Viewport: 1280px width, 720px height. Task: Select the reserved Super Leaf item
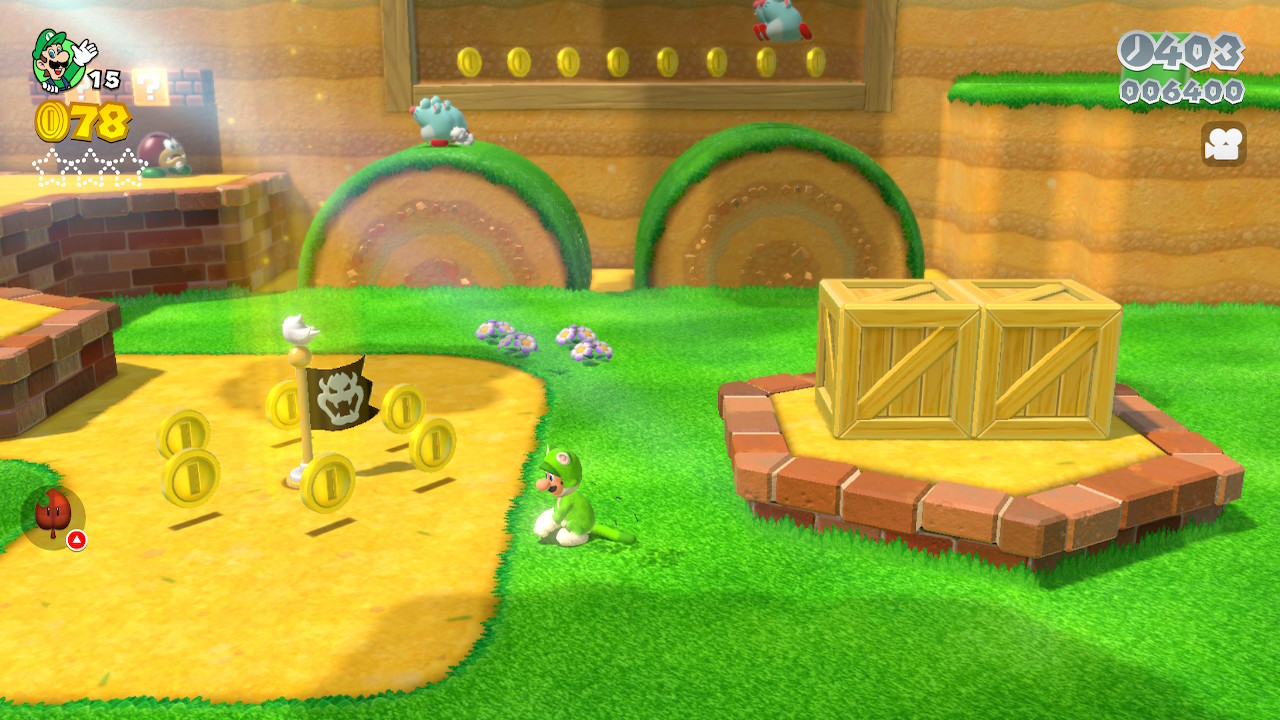[x=53, y=516]
